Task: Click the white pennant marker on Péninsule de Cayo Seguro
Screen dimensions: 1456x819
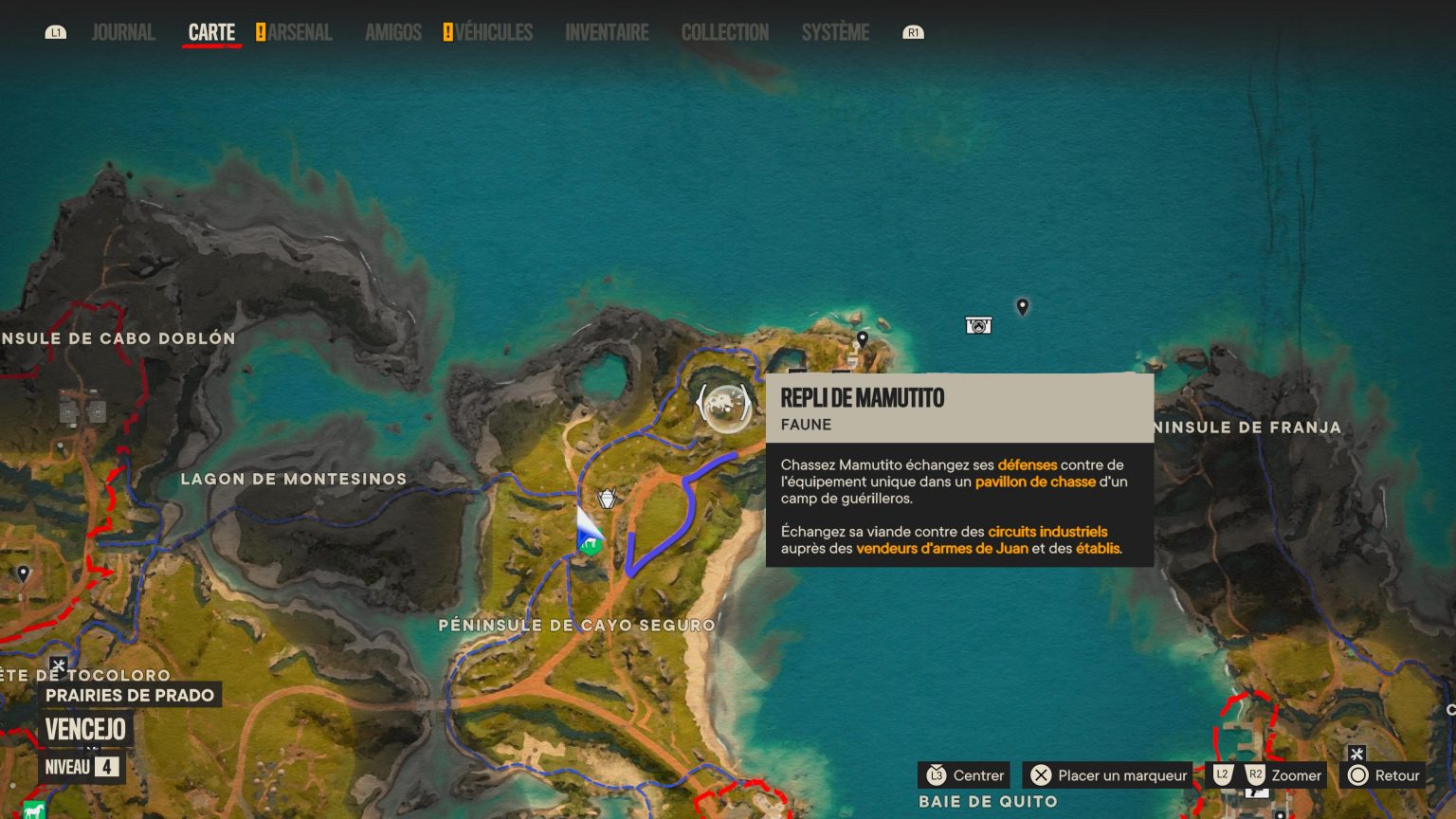Action: tap(606, 497)
